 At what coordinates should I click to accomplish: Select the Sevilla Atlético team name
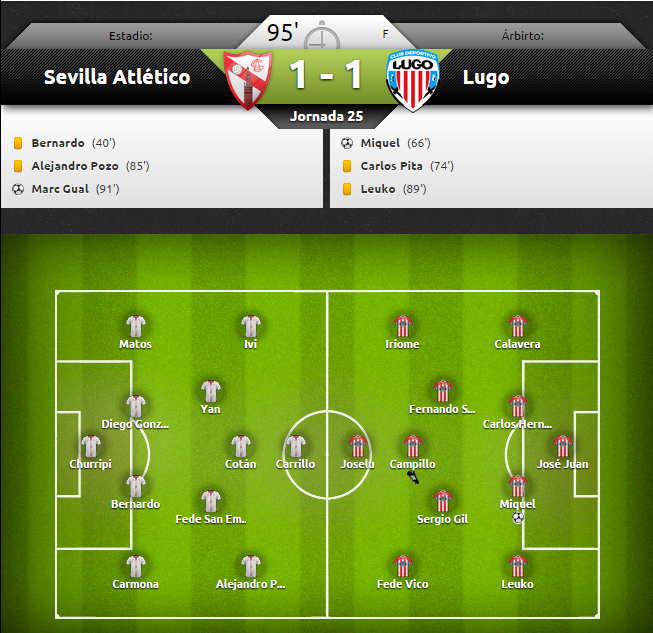[x=117, y=77]
